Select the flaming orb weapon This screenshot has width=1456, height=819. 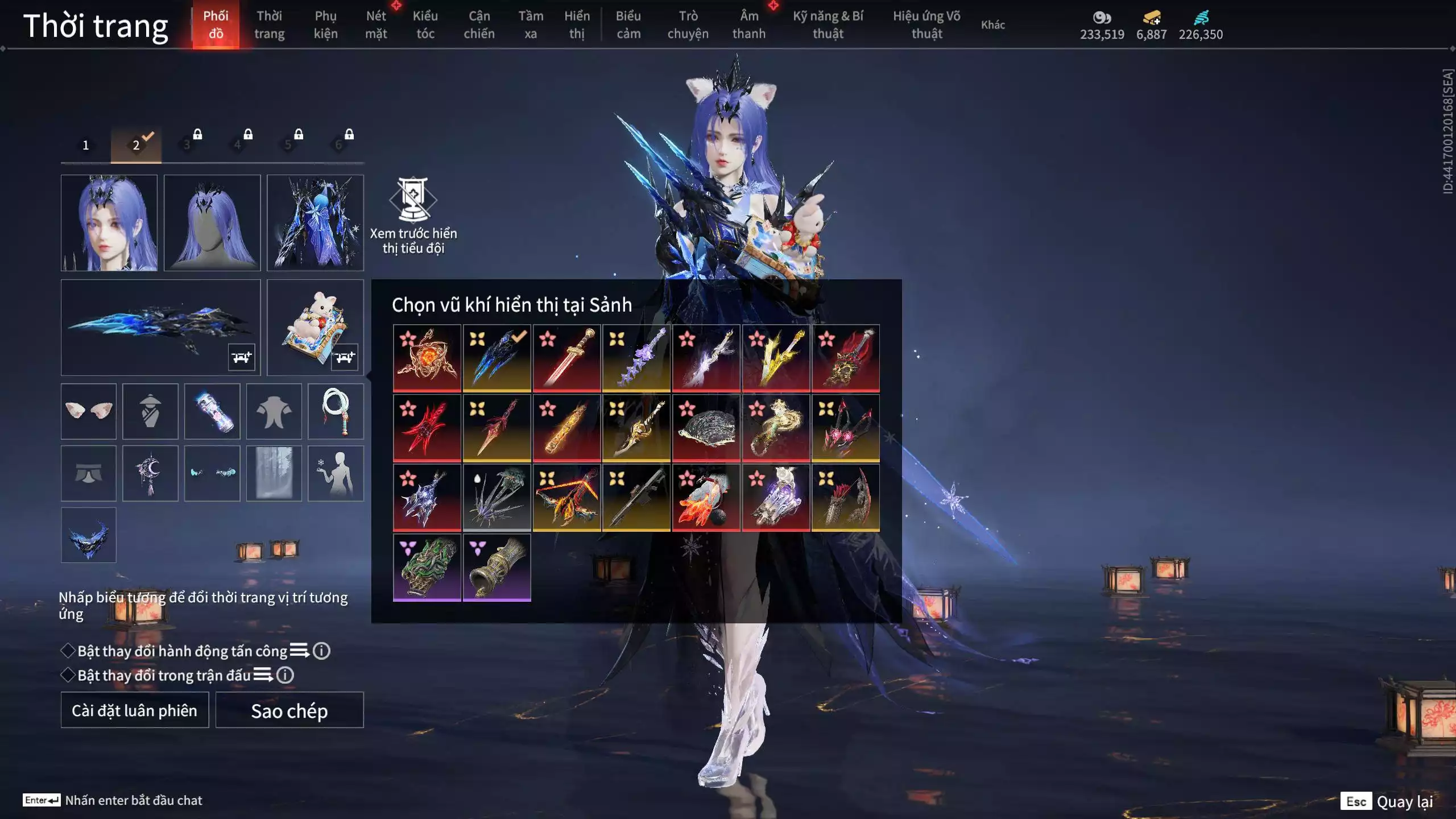pos(427,358)
